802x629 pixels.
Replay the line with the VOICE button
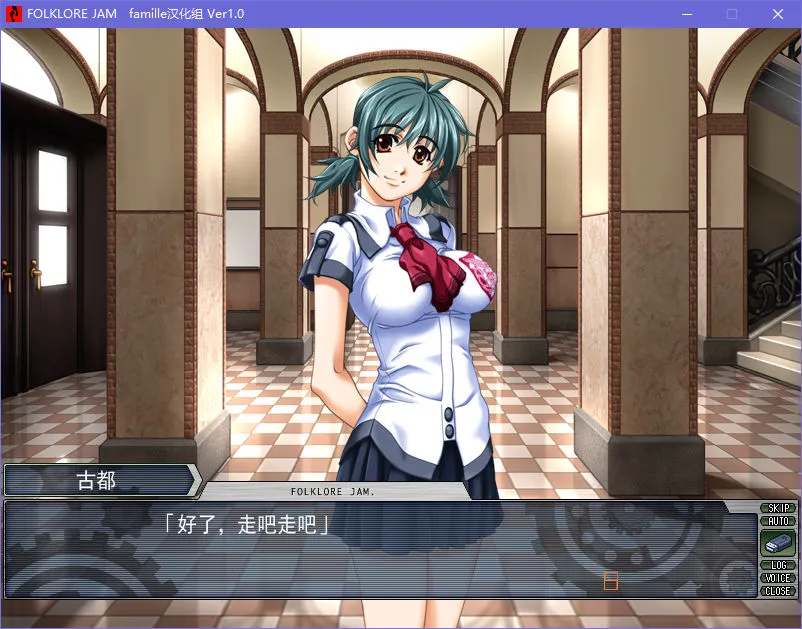tap(777, 578)
